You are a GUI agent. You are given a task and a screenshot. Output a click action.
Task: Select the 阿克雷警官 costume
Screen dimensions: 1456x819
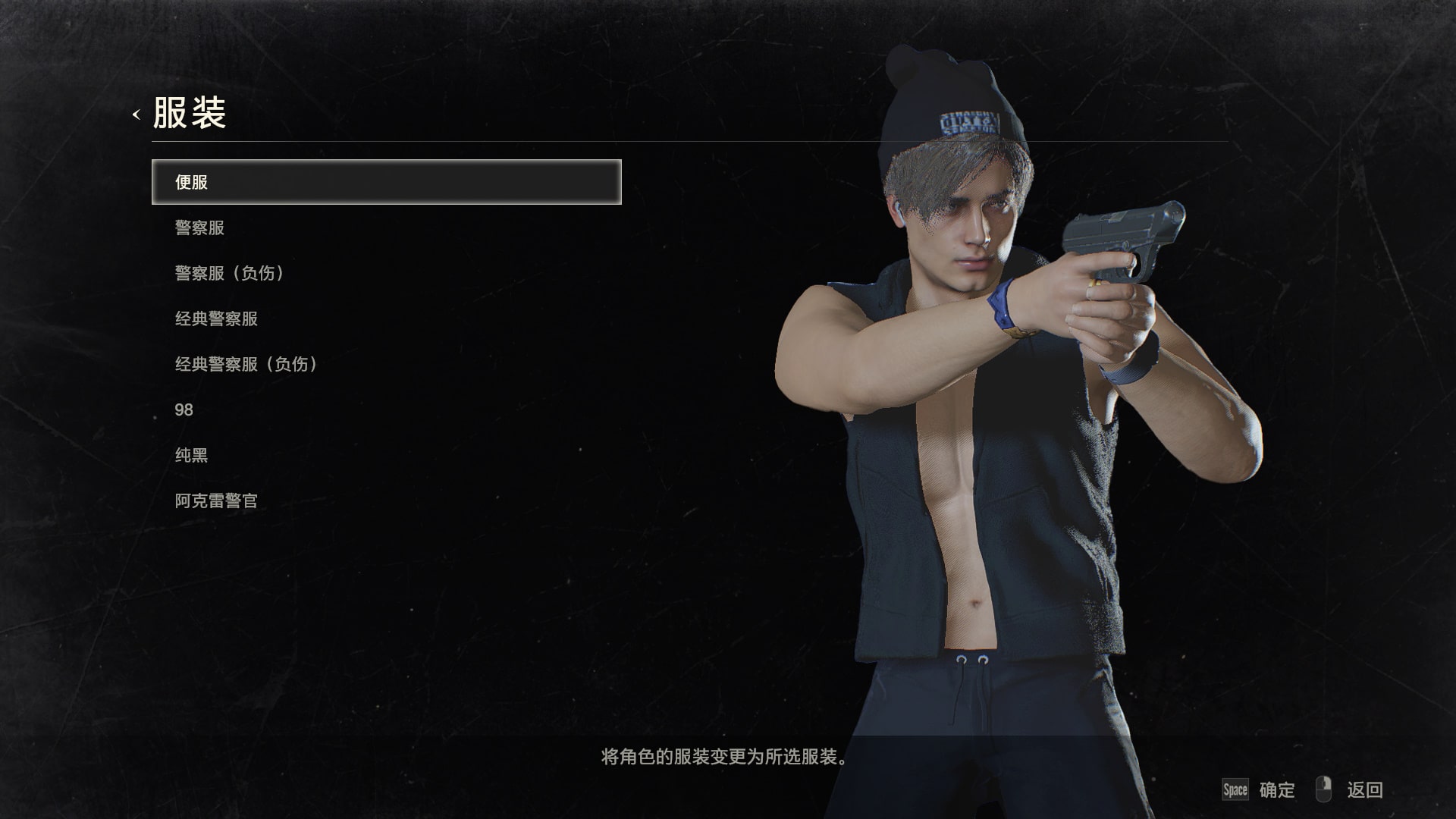216,500
